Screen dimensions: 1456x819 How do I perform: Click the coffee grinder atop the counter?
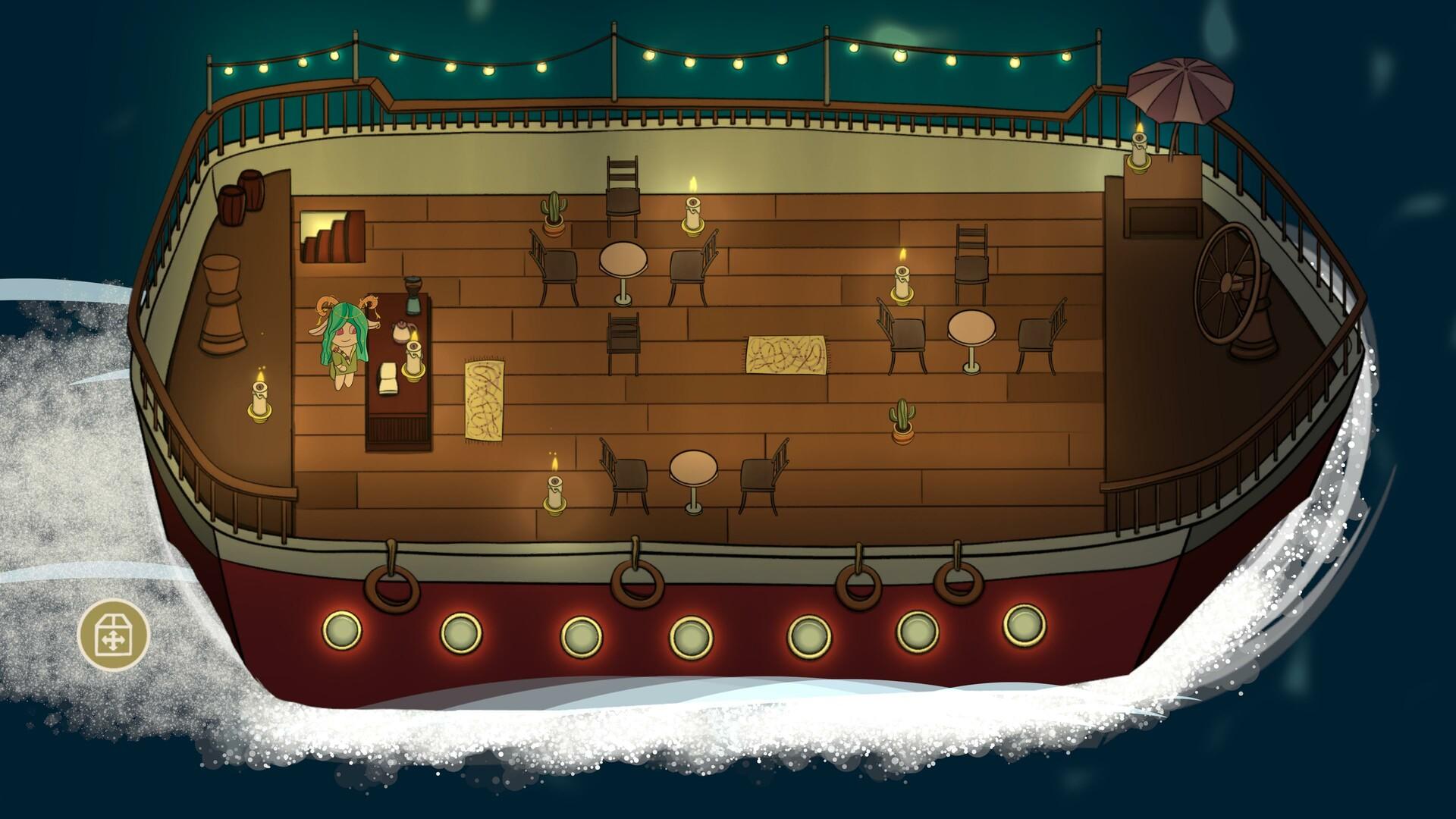pos(412,296)
